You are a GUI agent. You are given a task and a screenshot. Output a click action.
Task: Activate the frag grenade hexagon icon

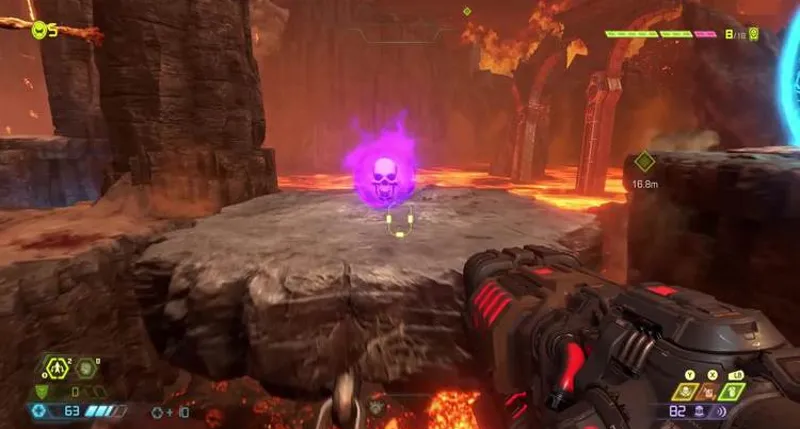coord(60,368)
